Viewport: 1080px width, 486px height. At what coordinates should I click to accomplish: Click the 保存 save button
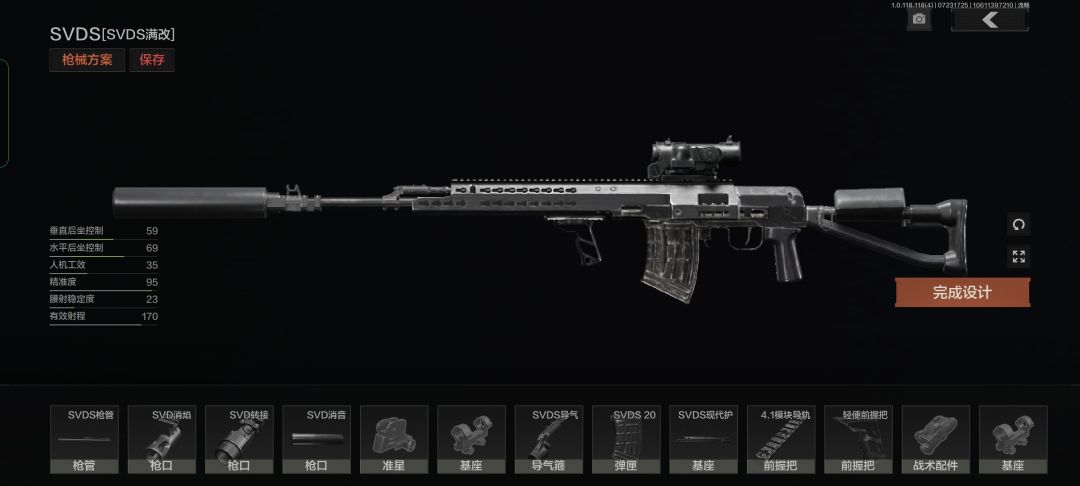tap(152, 60)
